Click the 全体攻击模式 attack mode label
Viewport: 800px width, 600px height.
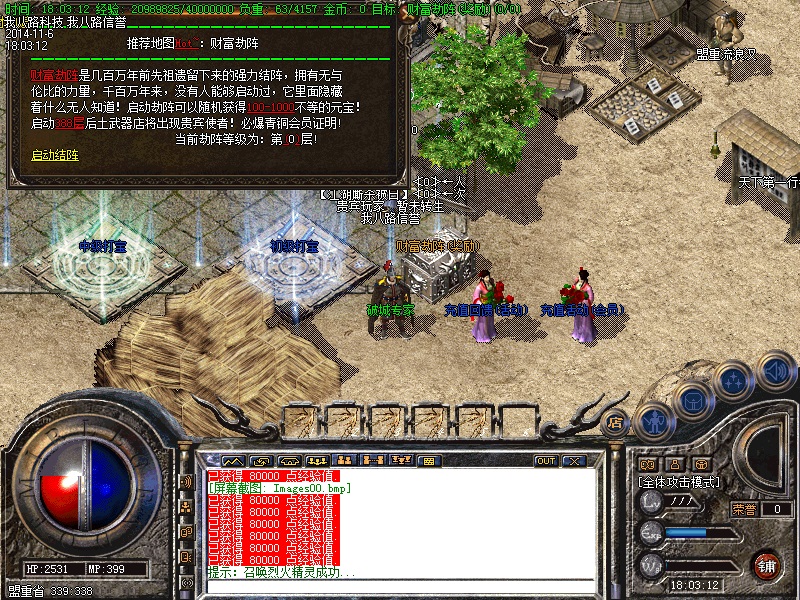(x=682, y=481)
